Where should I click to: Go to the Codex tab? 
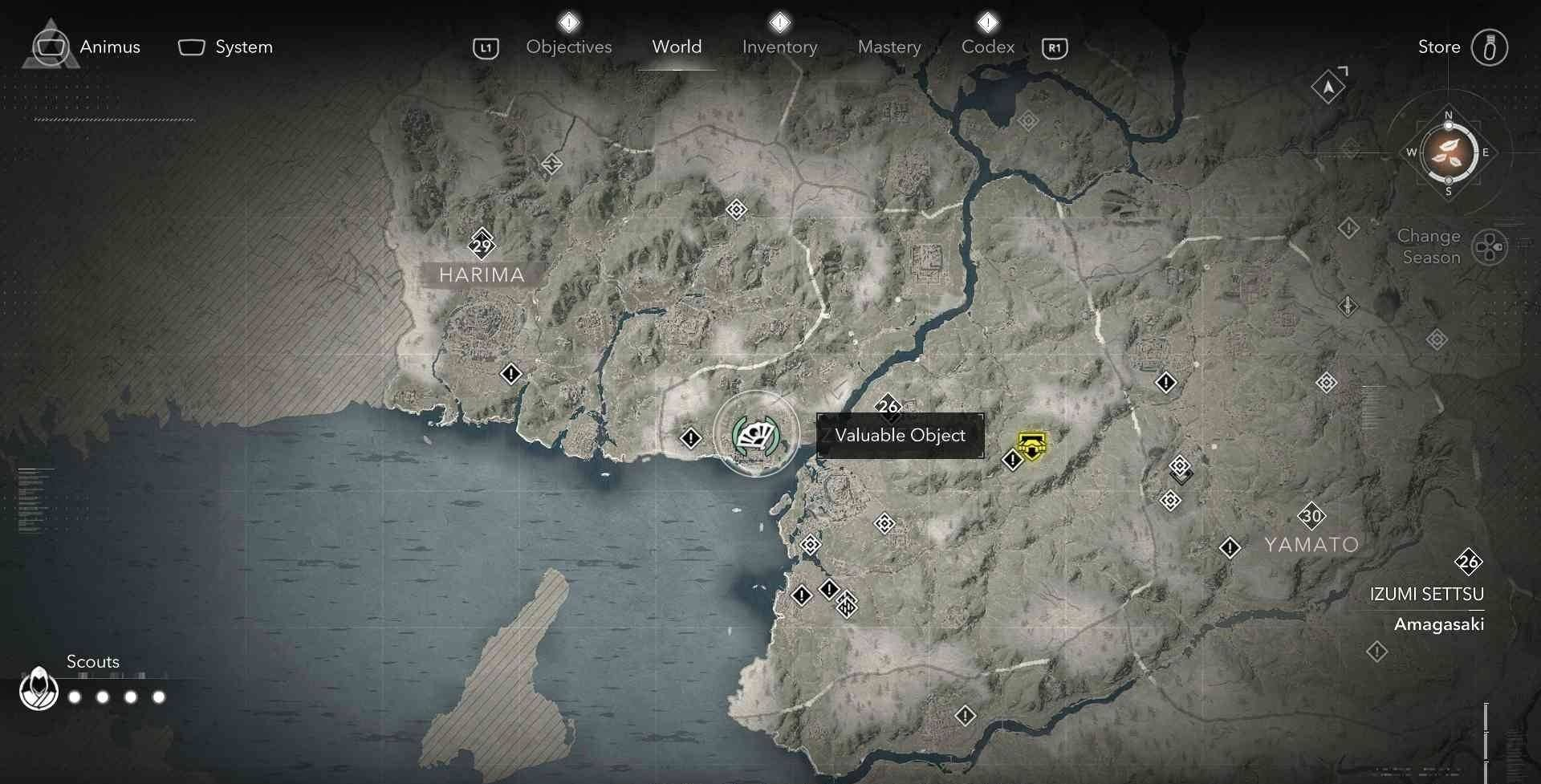point(987,47)
